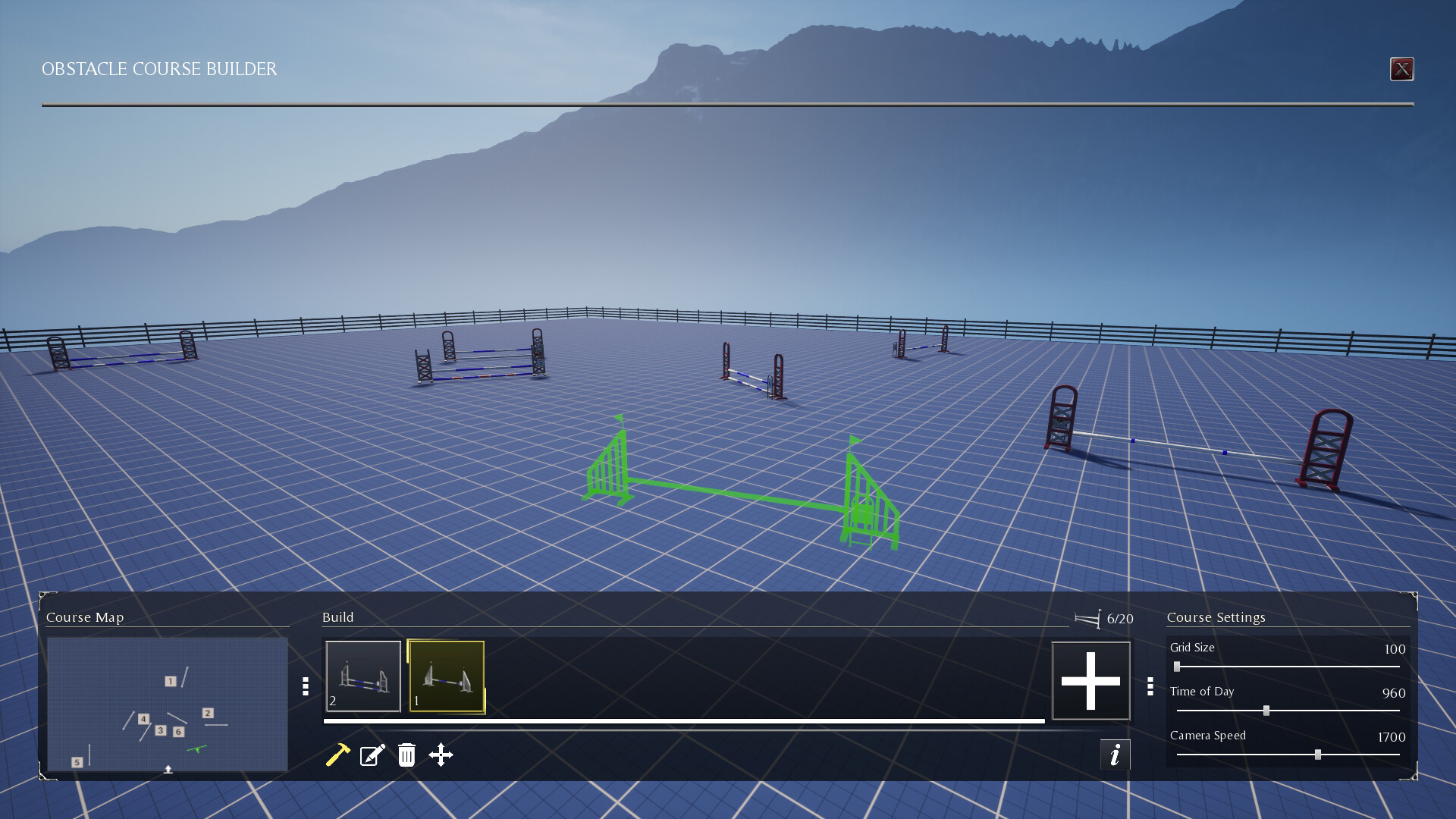The width and height of the screenshot is (1456, 819).
Task: Adjust the Grid Size slider
Action: [x=1176, y=667]
